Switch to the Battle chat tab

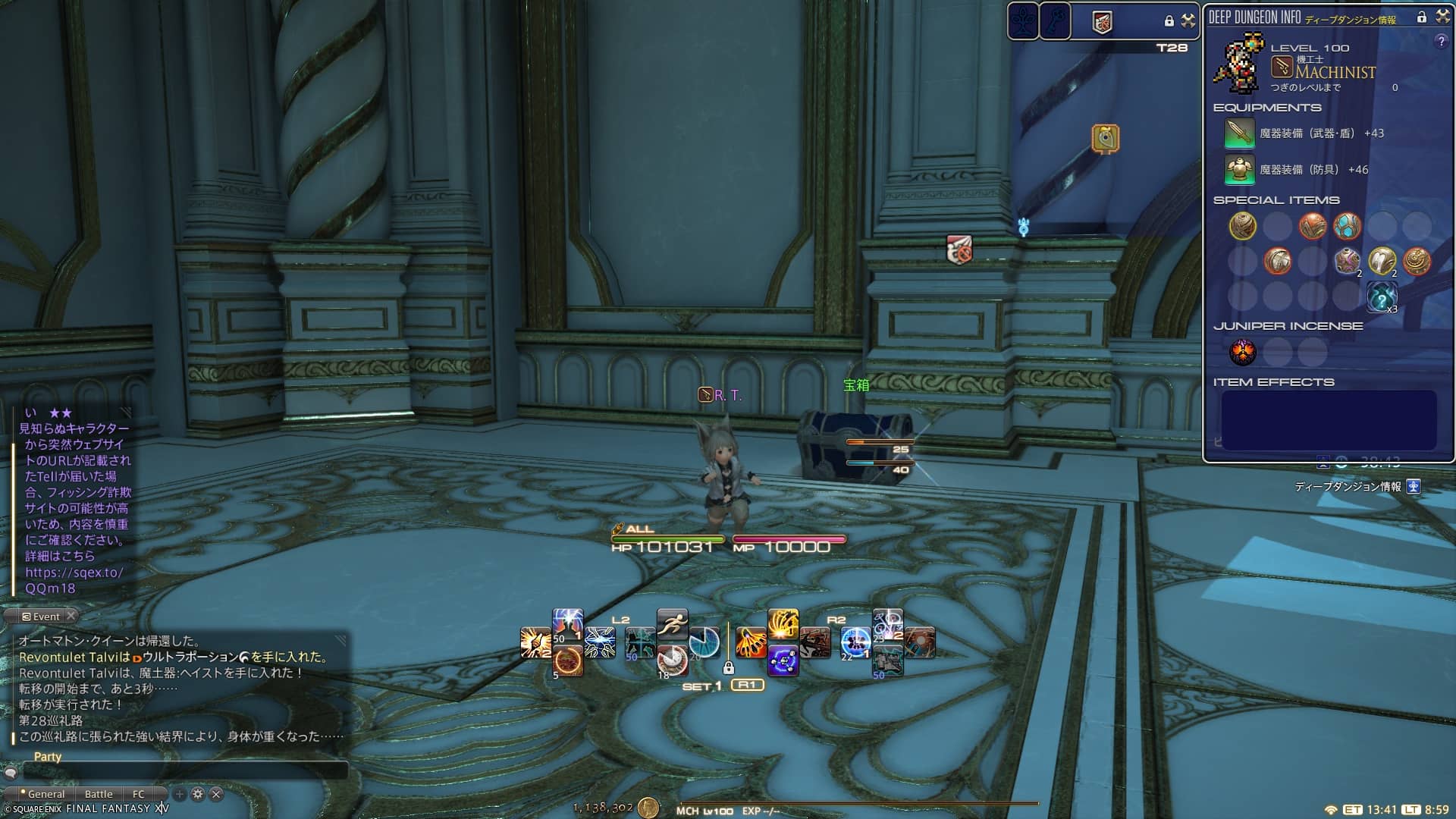99,794
